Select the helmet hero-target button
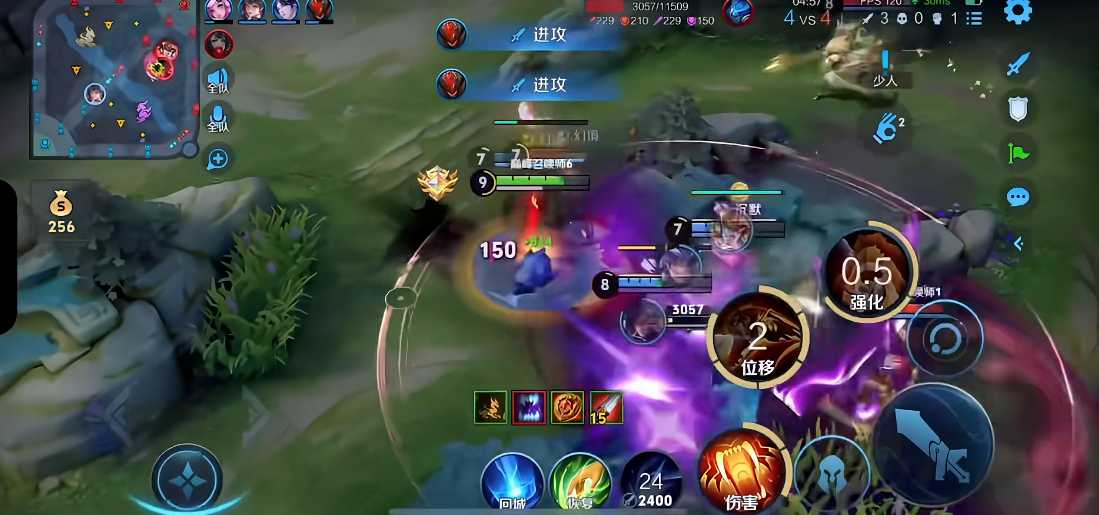 point(831,475)
